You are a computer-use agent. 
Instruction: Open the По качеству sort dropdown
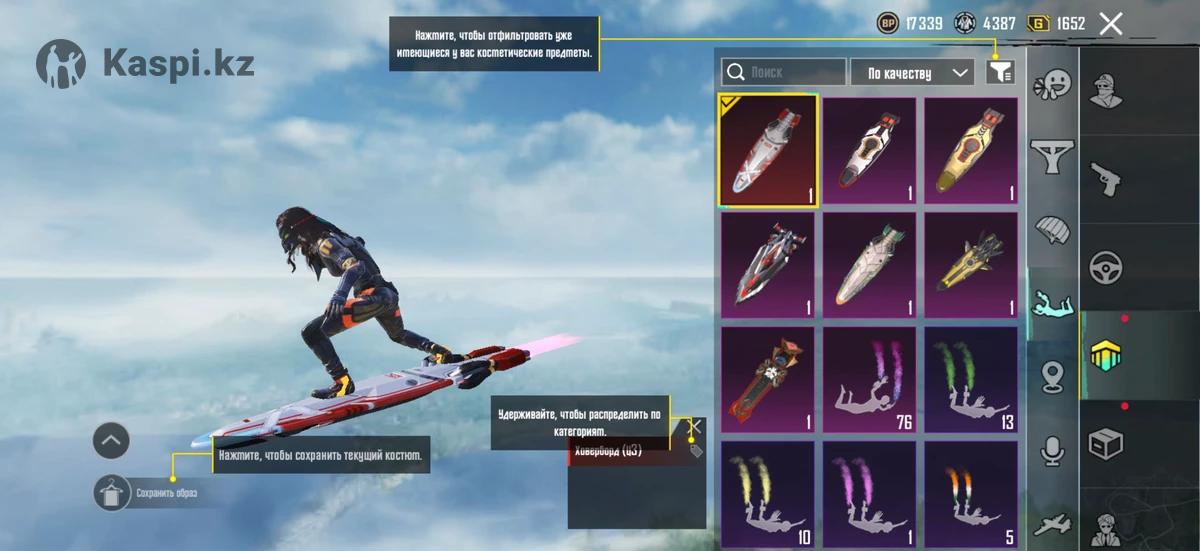[912, 73]
